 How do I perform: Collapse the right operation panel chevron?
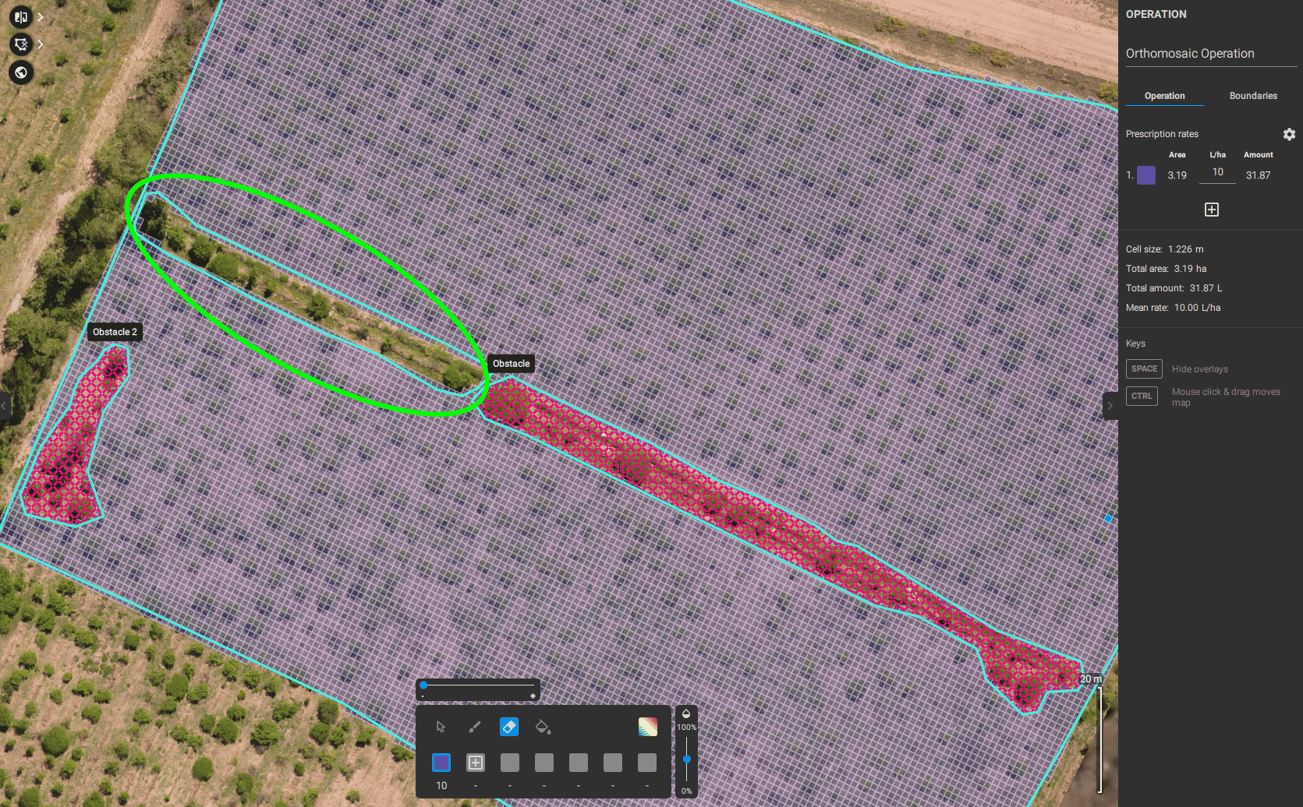[1110, 405]
